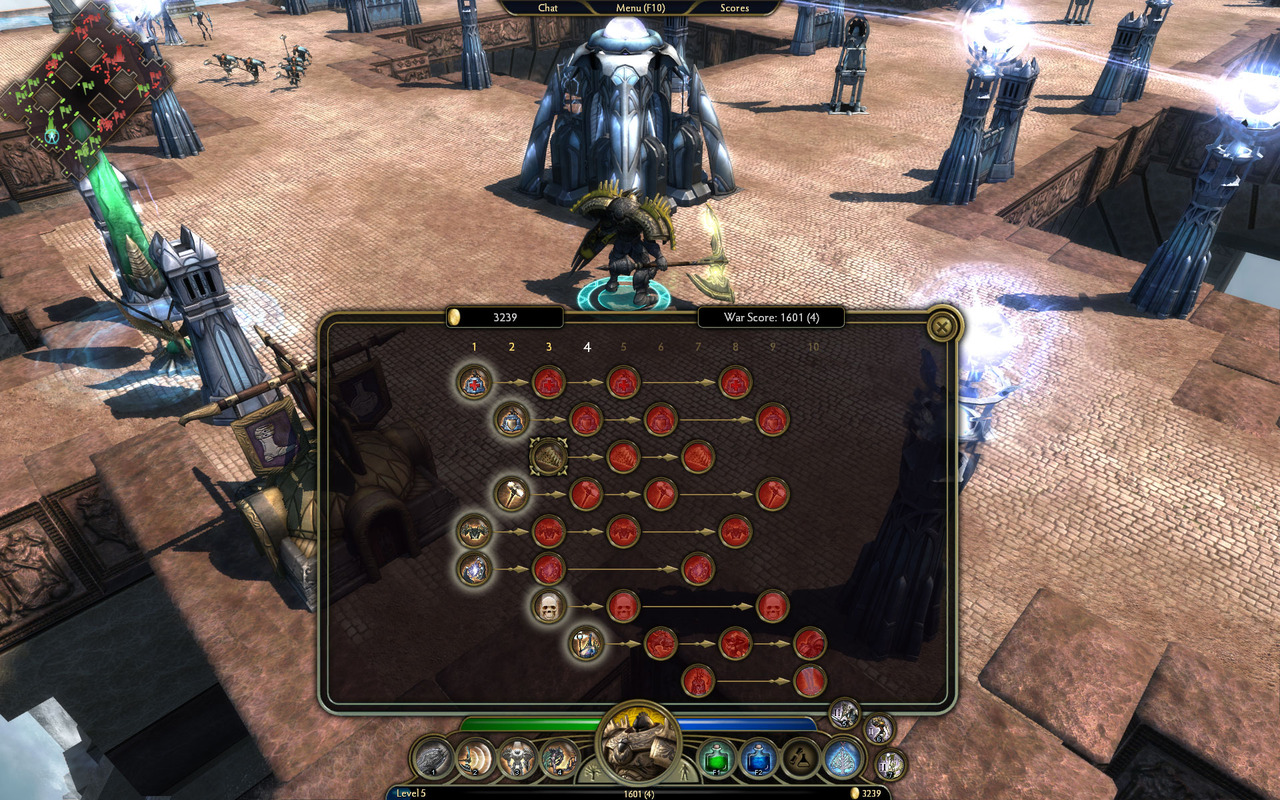Click the hero portrait

click(x=638, y=742)
